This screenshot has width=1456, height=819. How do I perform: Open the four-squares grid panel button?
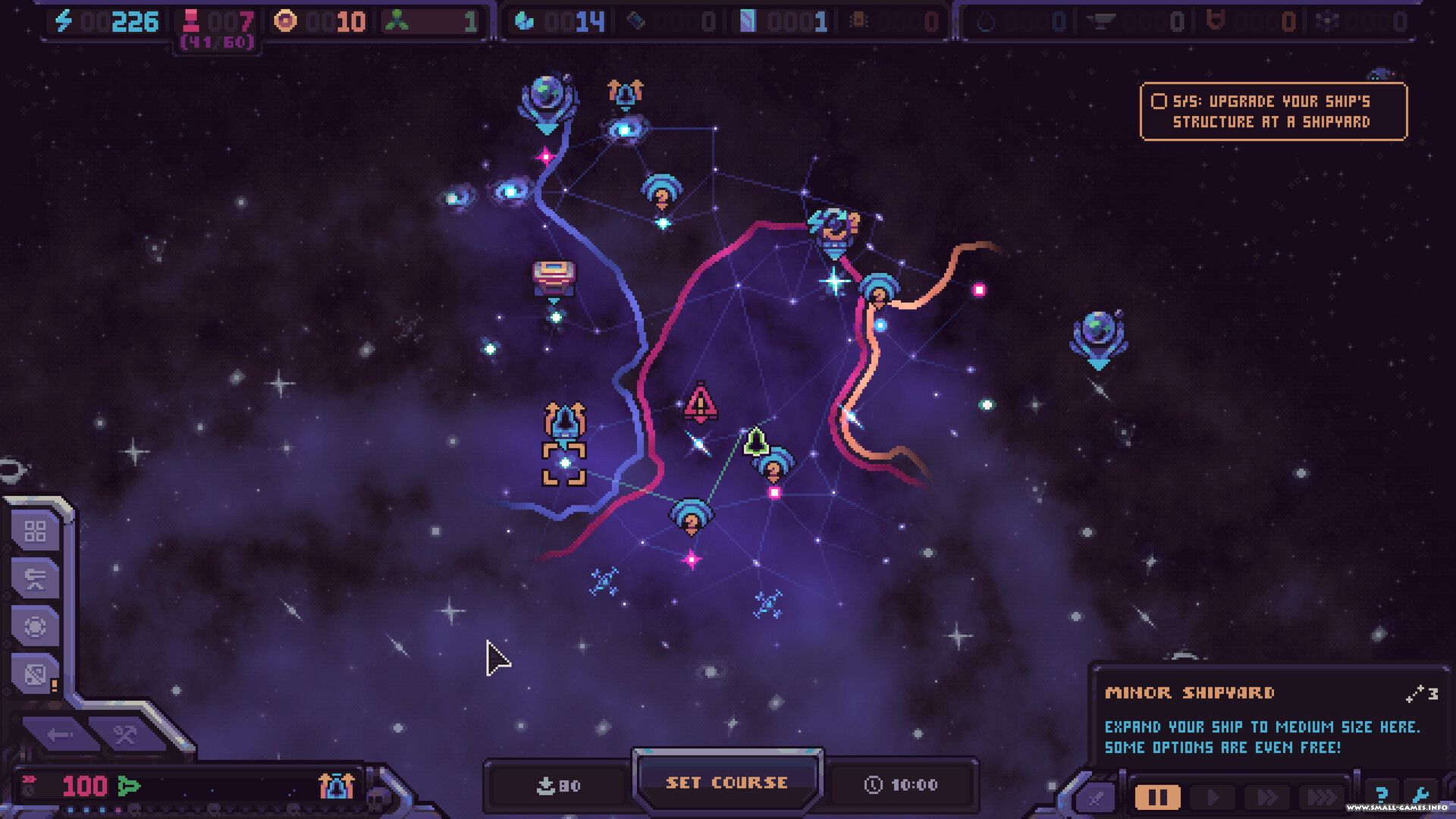pyautogui.click(x=36, y=532)
